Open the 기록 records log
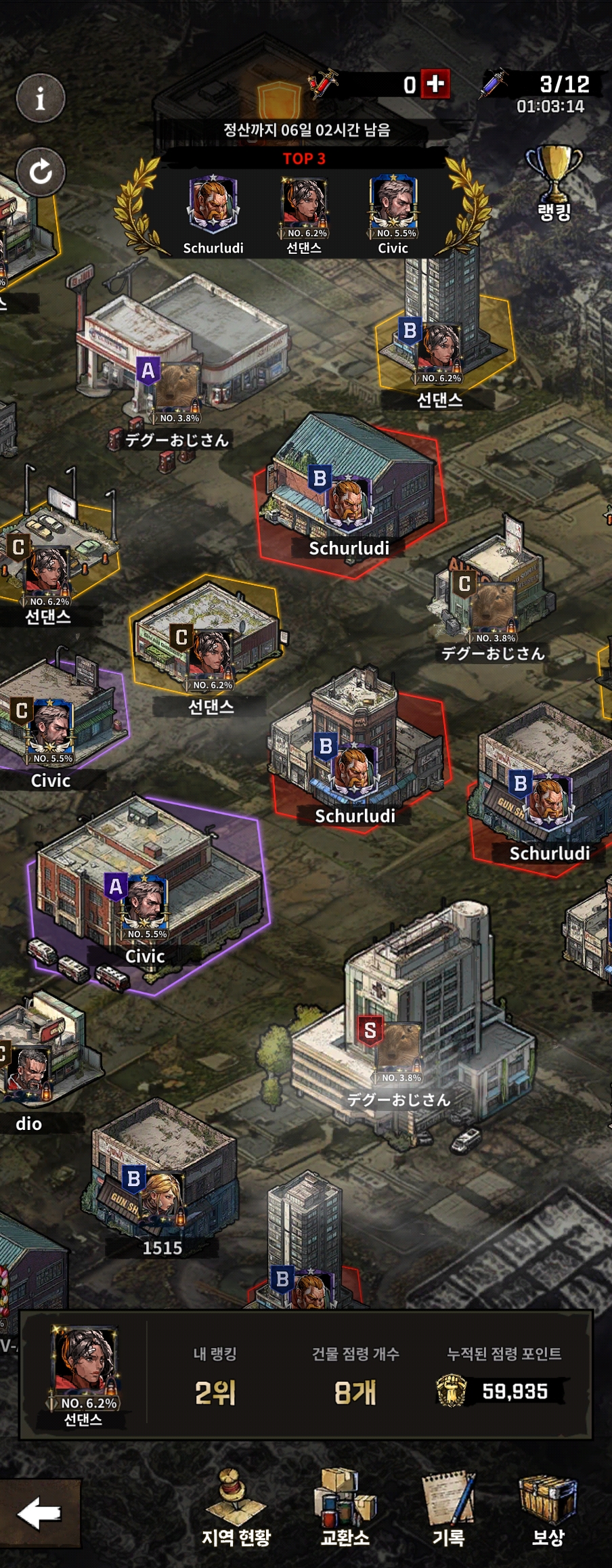Image resolution: width=612 pixels, height=1568 pixels. (448, 1507)
